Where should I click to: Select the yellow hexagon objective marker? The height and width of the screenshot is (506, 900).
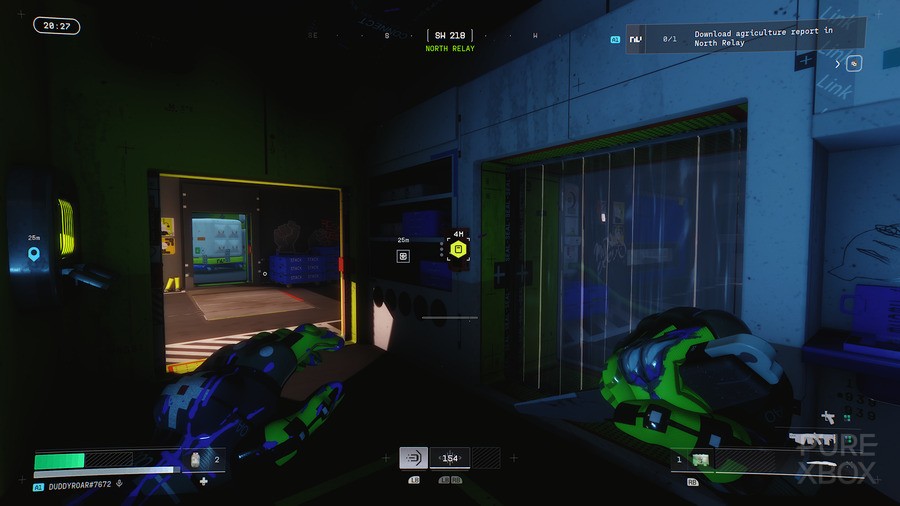(x=457, y=249)
